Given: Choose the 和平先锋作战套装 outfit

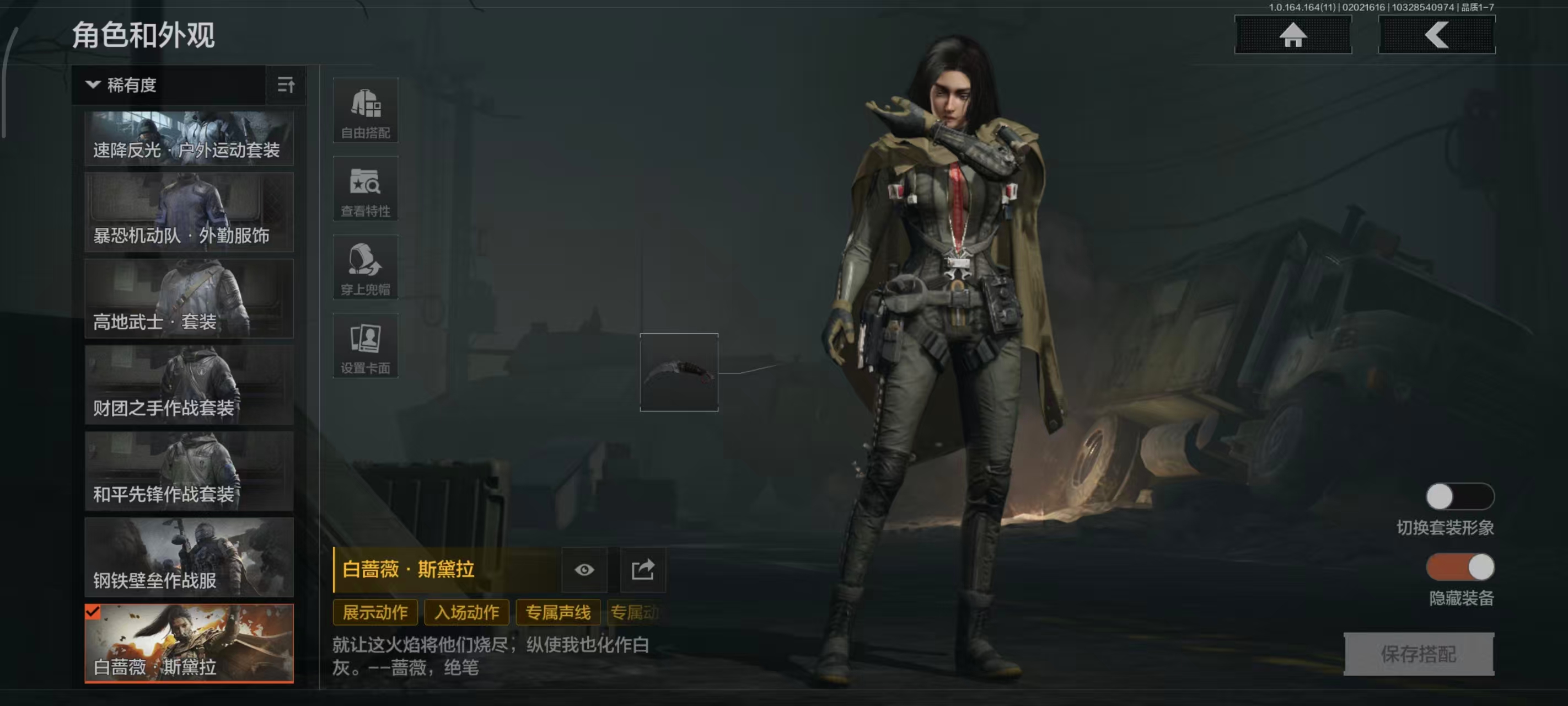Looking at the screenshot, I should (x=189, y=472).
